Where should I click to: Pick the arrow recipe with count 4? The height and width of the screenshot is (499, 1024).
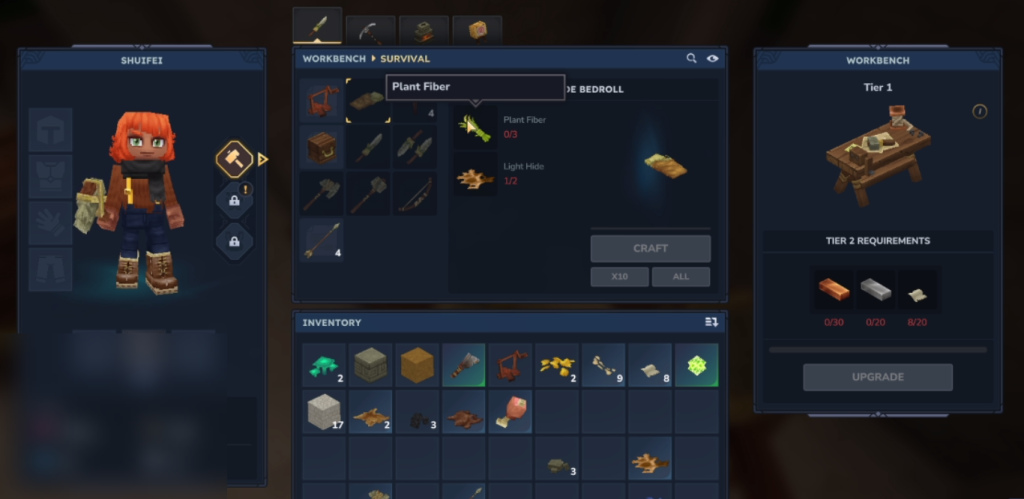(321, 241)
